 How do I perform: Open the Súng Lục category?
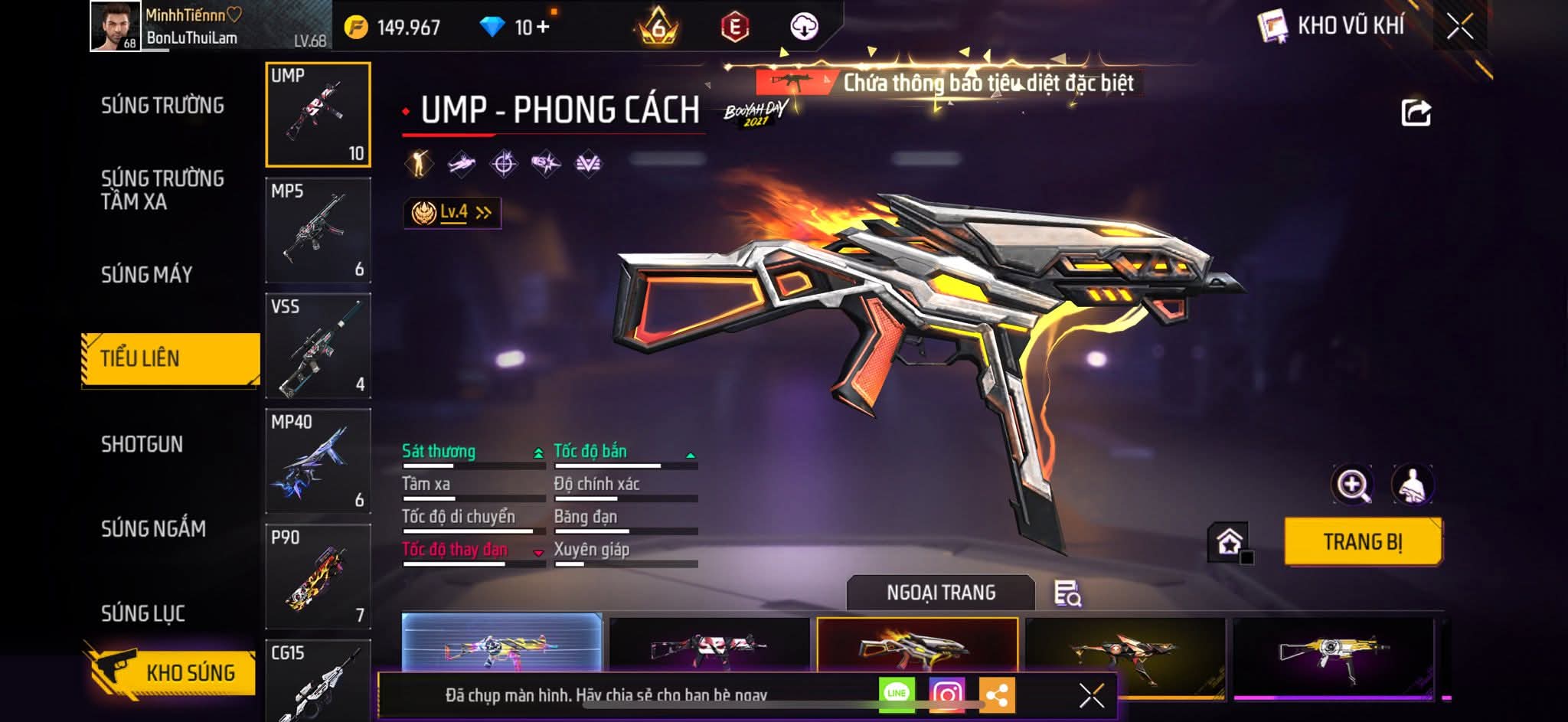(143, 613)
